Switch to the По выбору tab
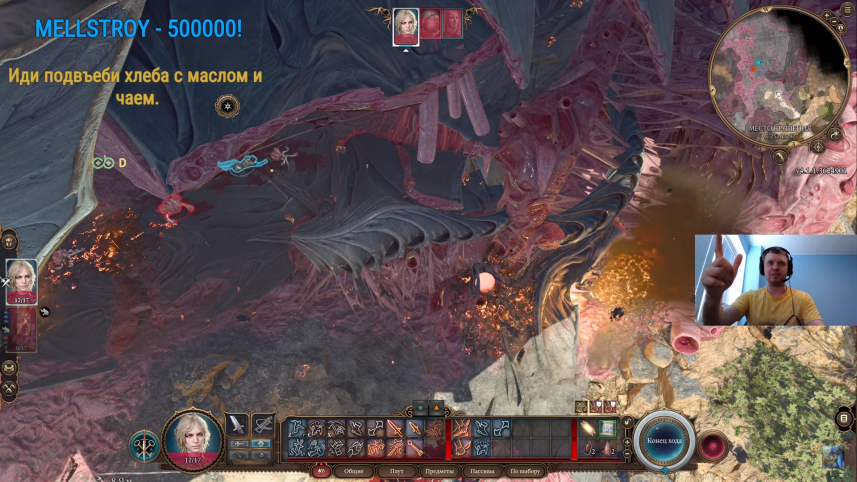This screenshot has width=857, height=482. pyautogui.click(x=525, y=471)
